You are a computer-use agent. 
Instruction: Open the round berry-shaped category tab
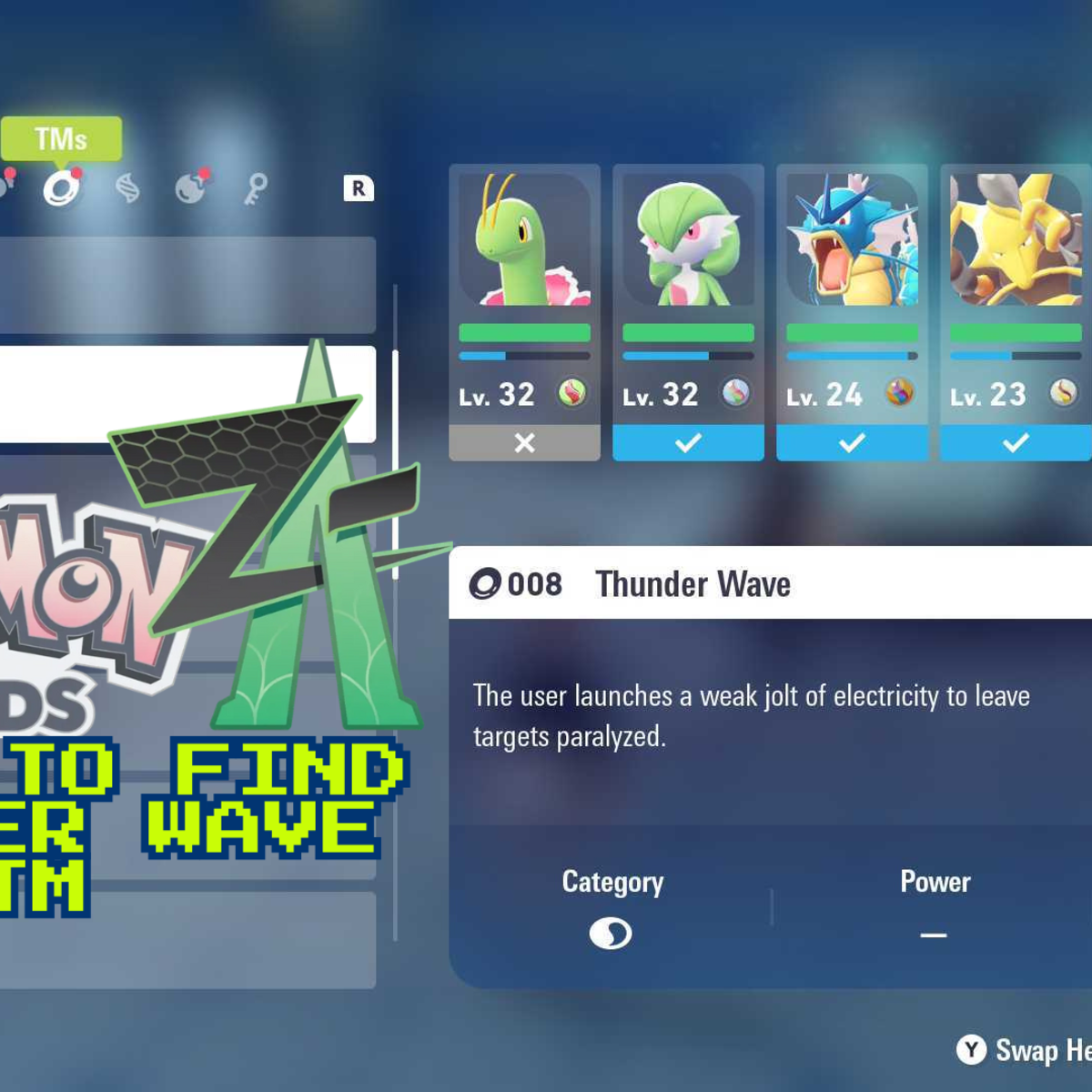(x=191, y=188)
